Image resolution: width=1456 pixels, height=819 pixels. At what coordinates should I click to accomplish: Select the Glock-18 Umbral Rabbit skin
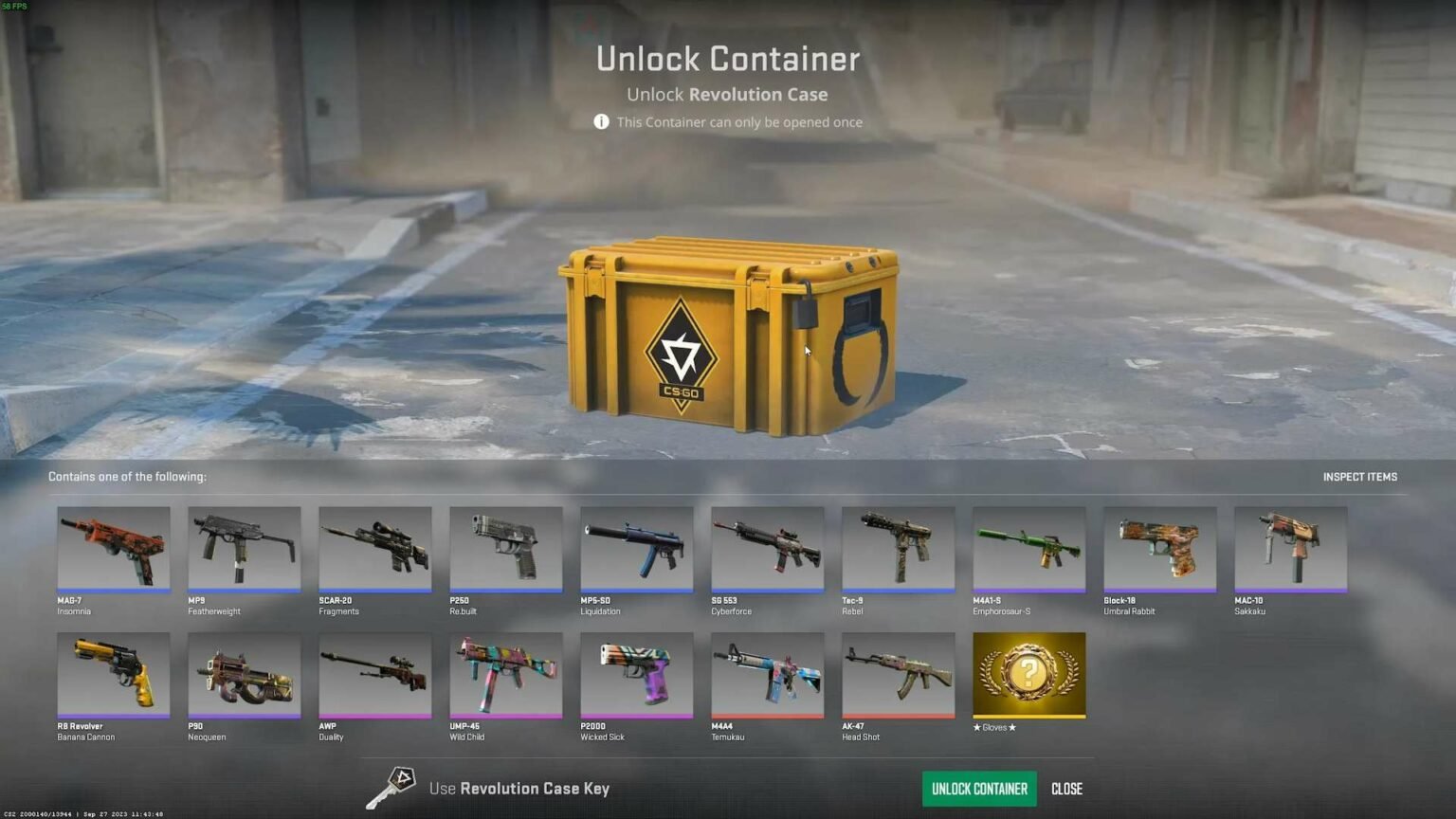tap(1159, 550)
